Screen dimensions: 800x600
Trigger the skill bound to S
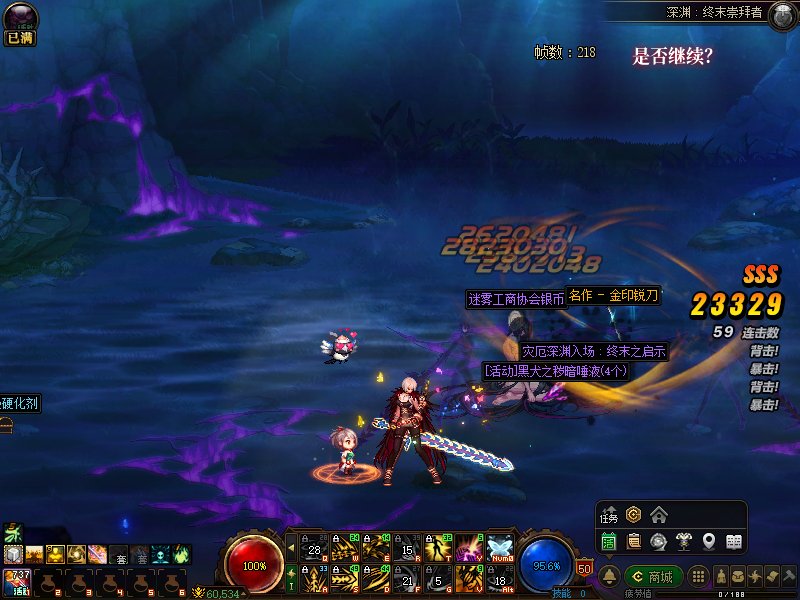pyautogui.click(x=345, y=578)
